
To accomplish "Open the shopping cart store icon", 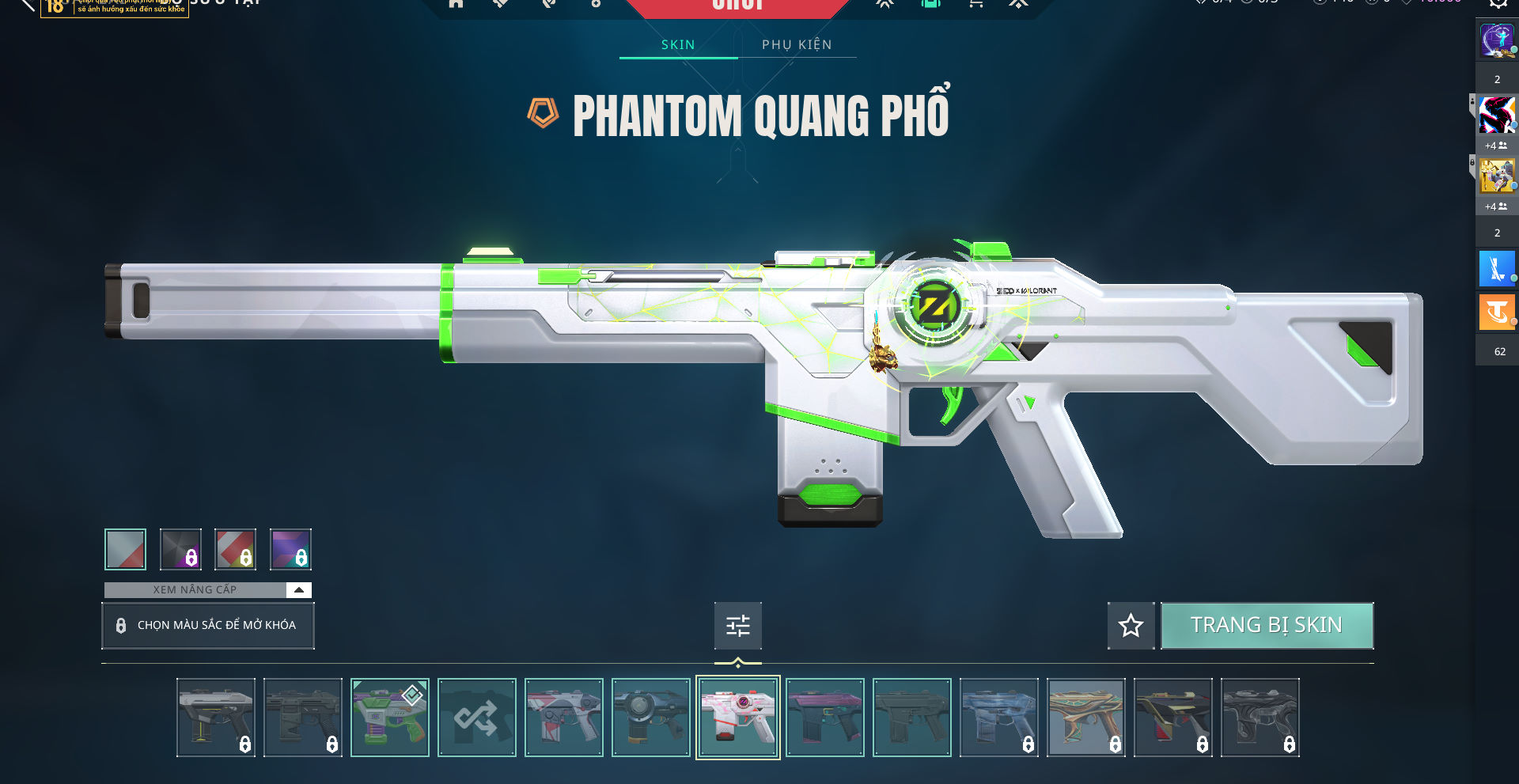I will 975,4.
